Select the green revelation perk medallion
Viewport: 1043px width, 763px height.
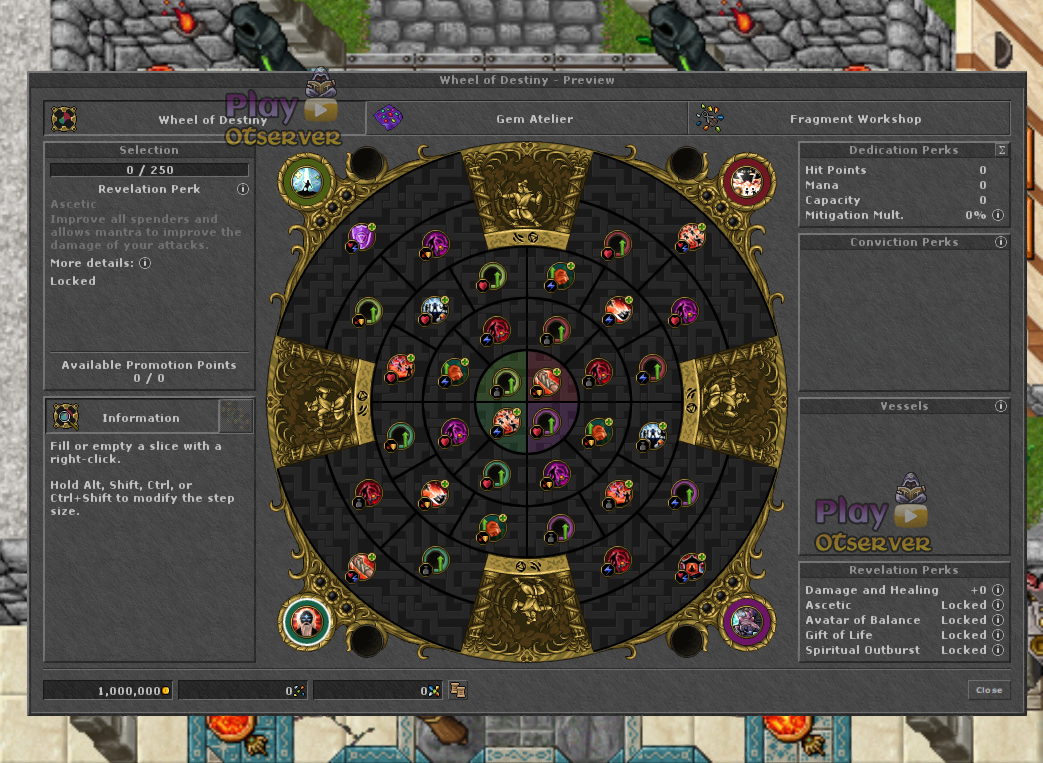tap(307, 181)
